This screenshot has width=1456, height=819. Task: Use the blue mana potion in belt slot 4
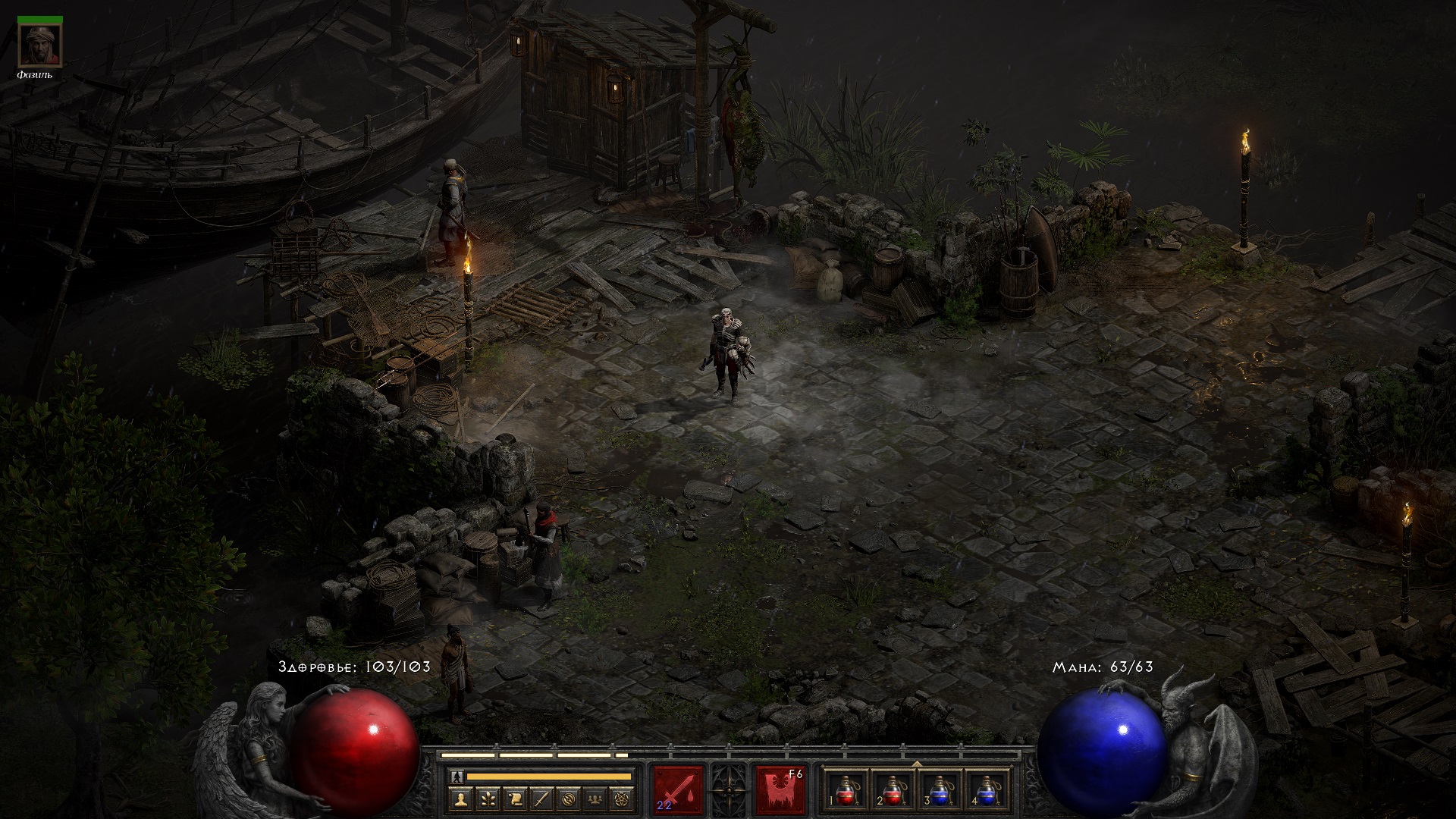coord(987,789)
